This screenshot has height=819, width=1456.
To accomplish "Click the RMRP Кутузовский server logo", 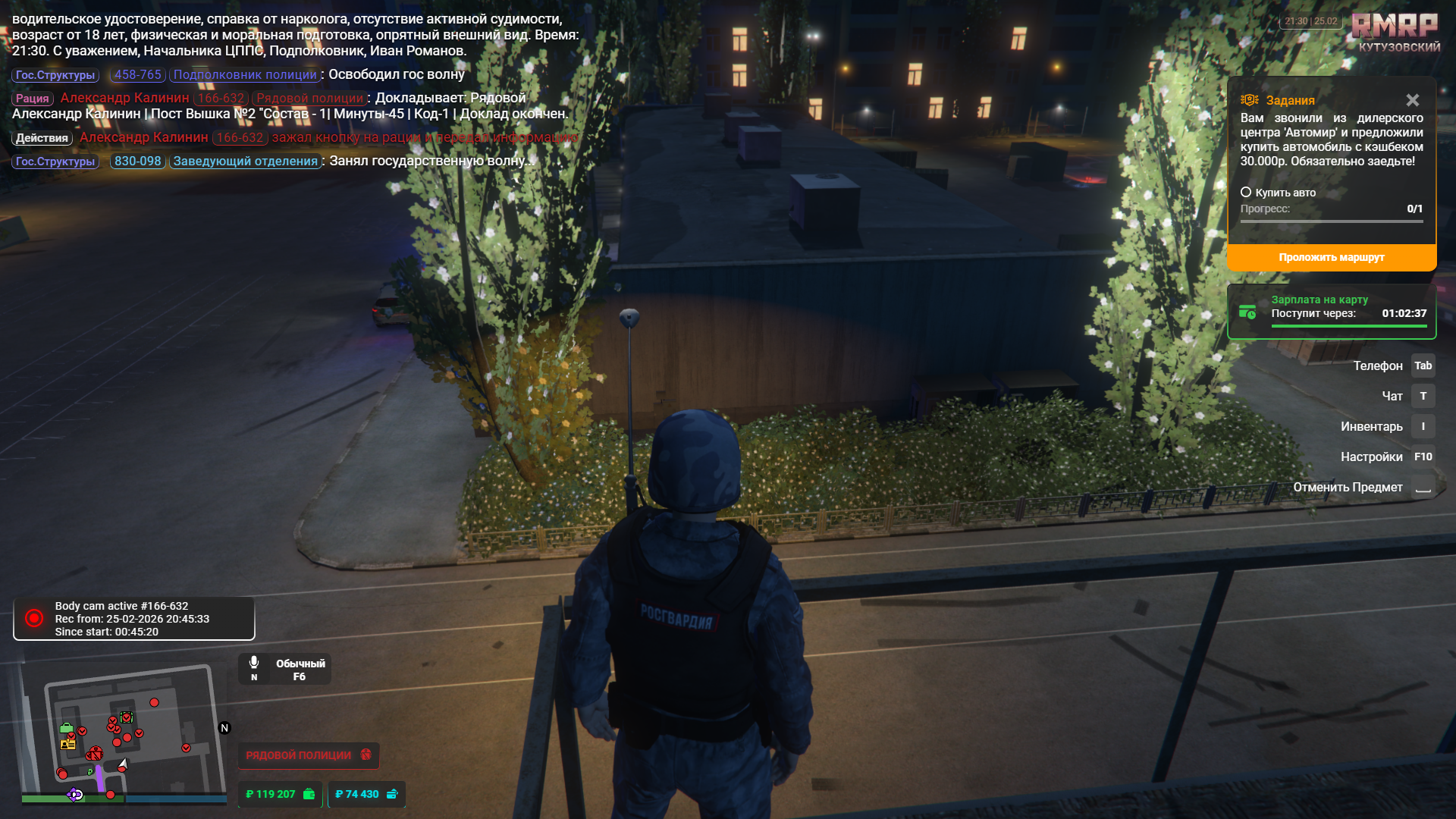I will click(x=1395, y=33).
